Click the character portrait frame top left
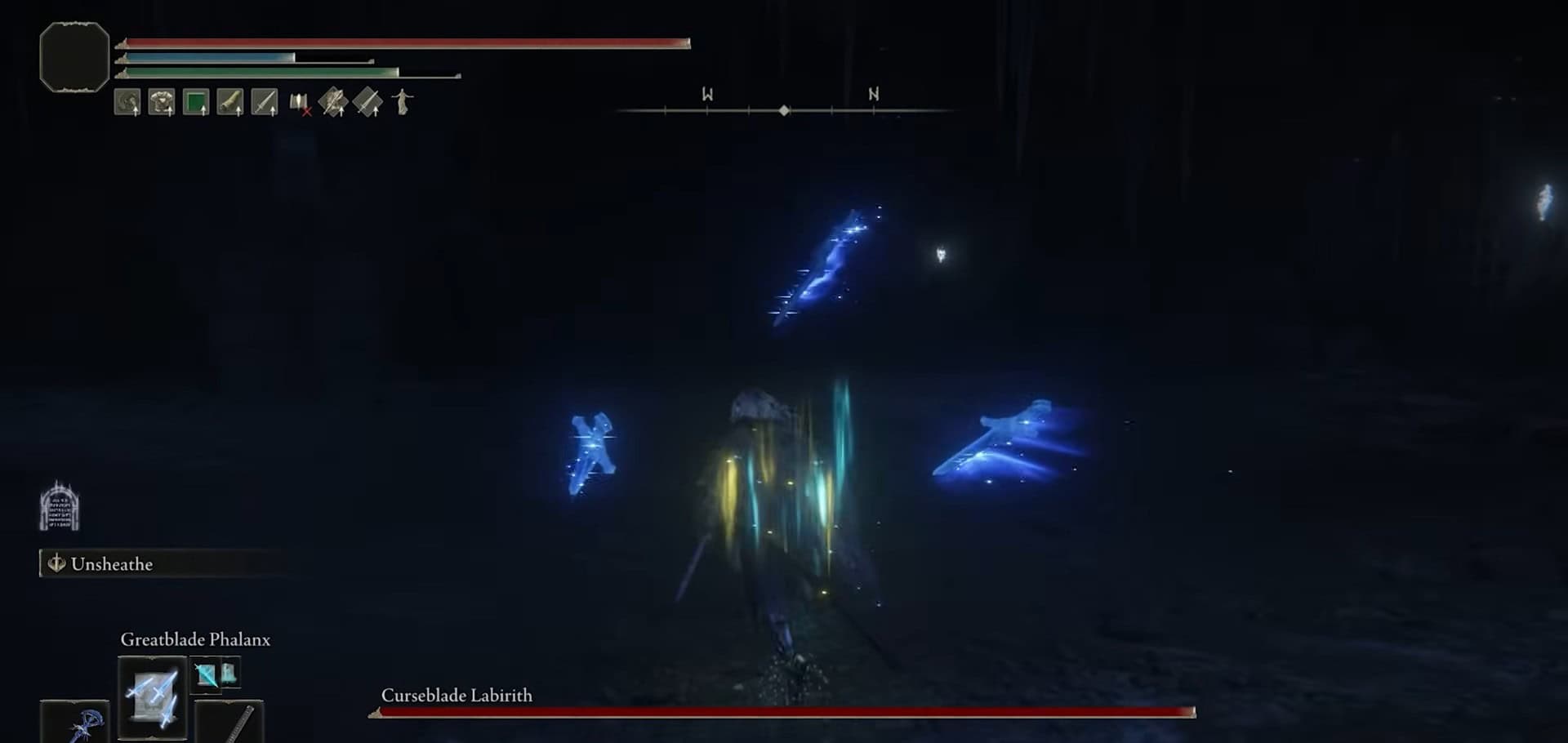The width and height of the screenshot is (1568, 743). 73,57
